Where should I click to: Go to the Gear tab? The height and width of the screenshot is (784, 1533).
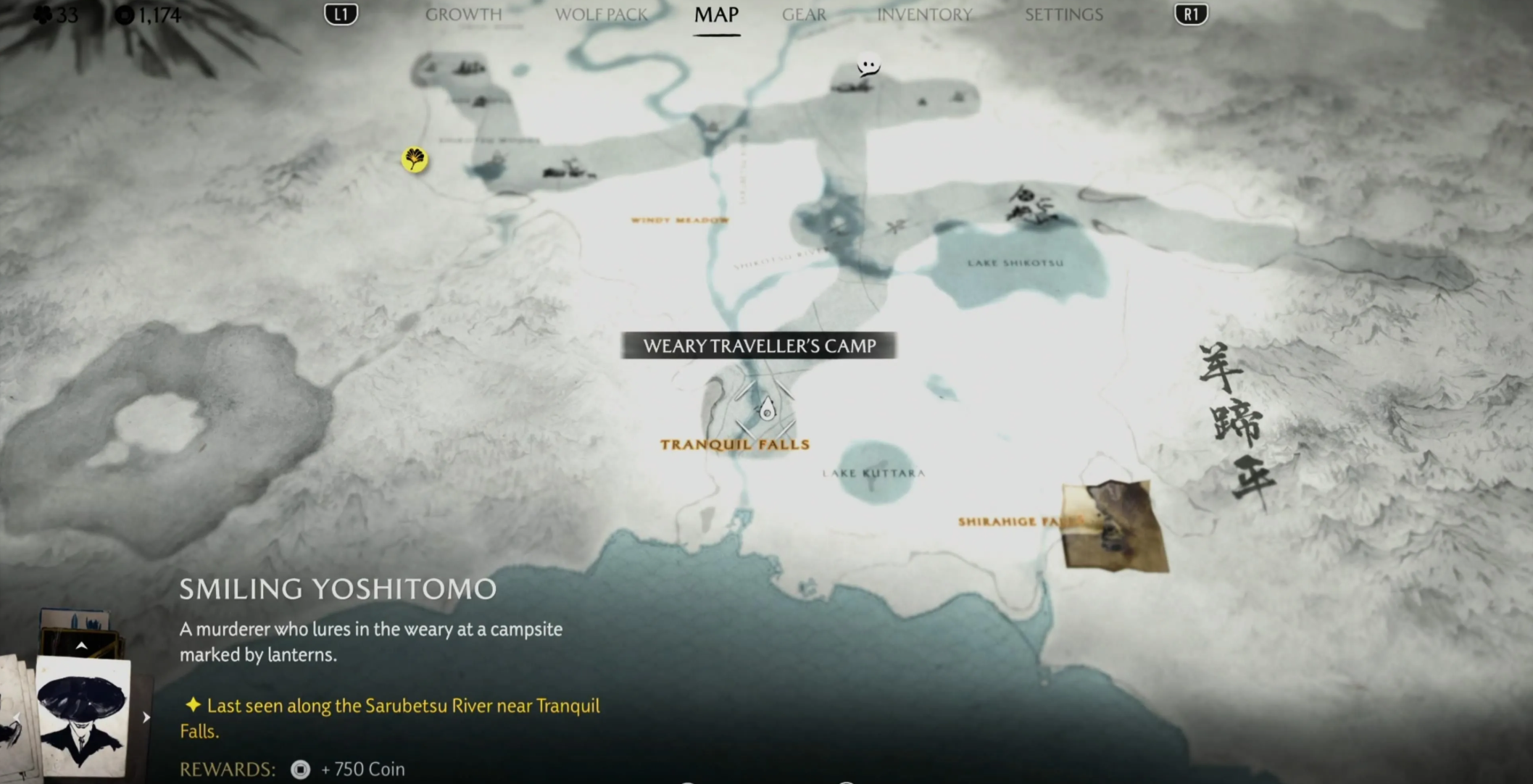[x=804, y=14]
